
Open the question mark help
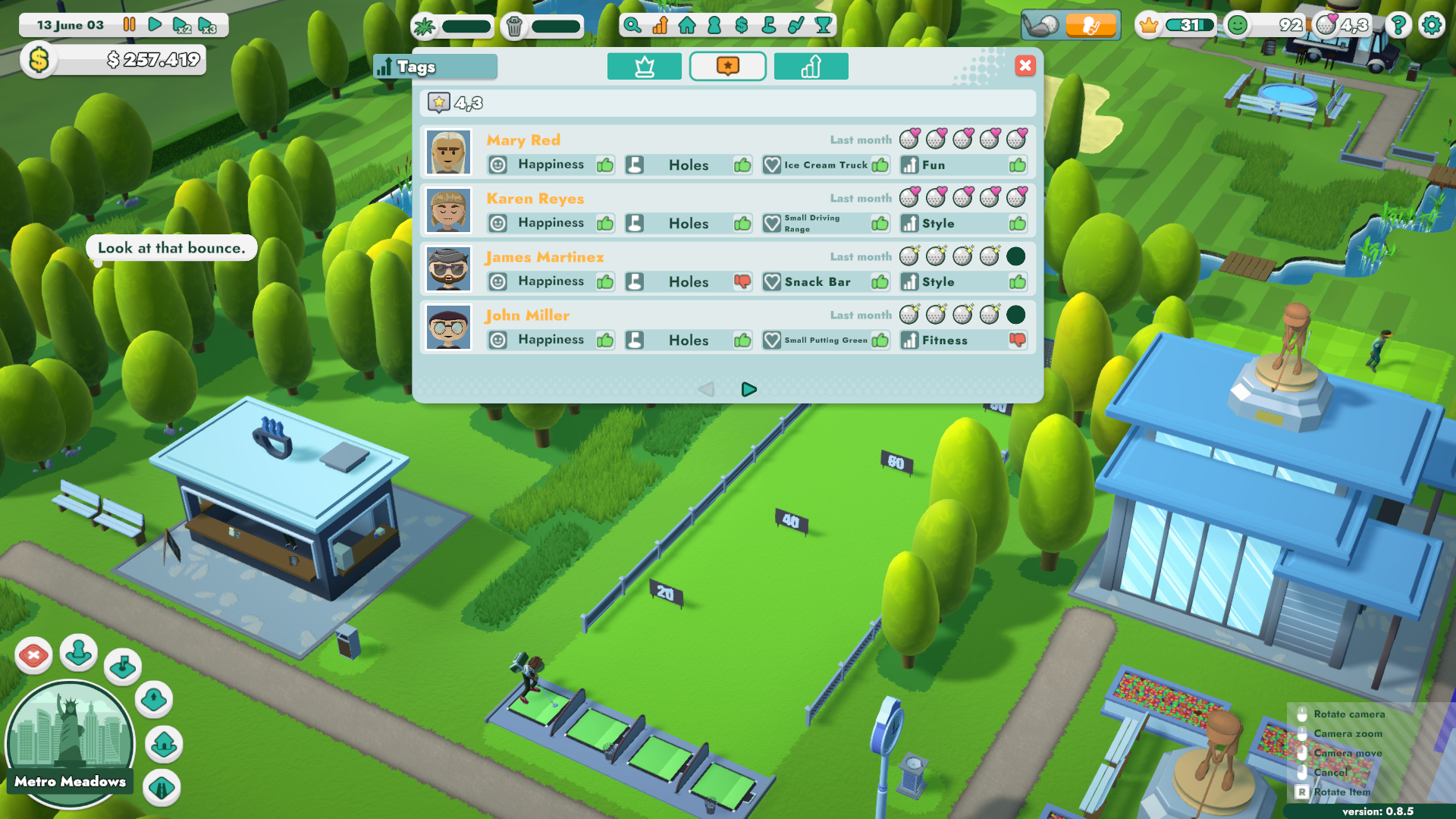(1398, 25)
